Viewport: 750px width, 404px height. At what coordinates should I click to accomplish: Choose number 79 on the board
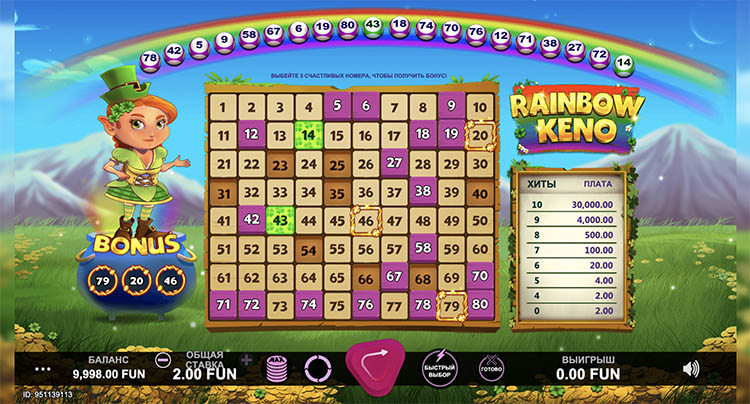click(452, 305)
